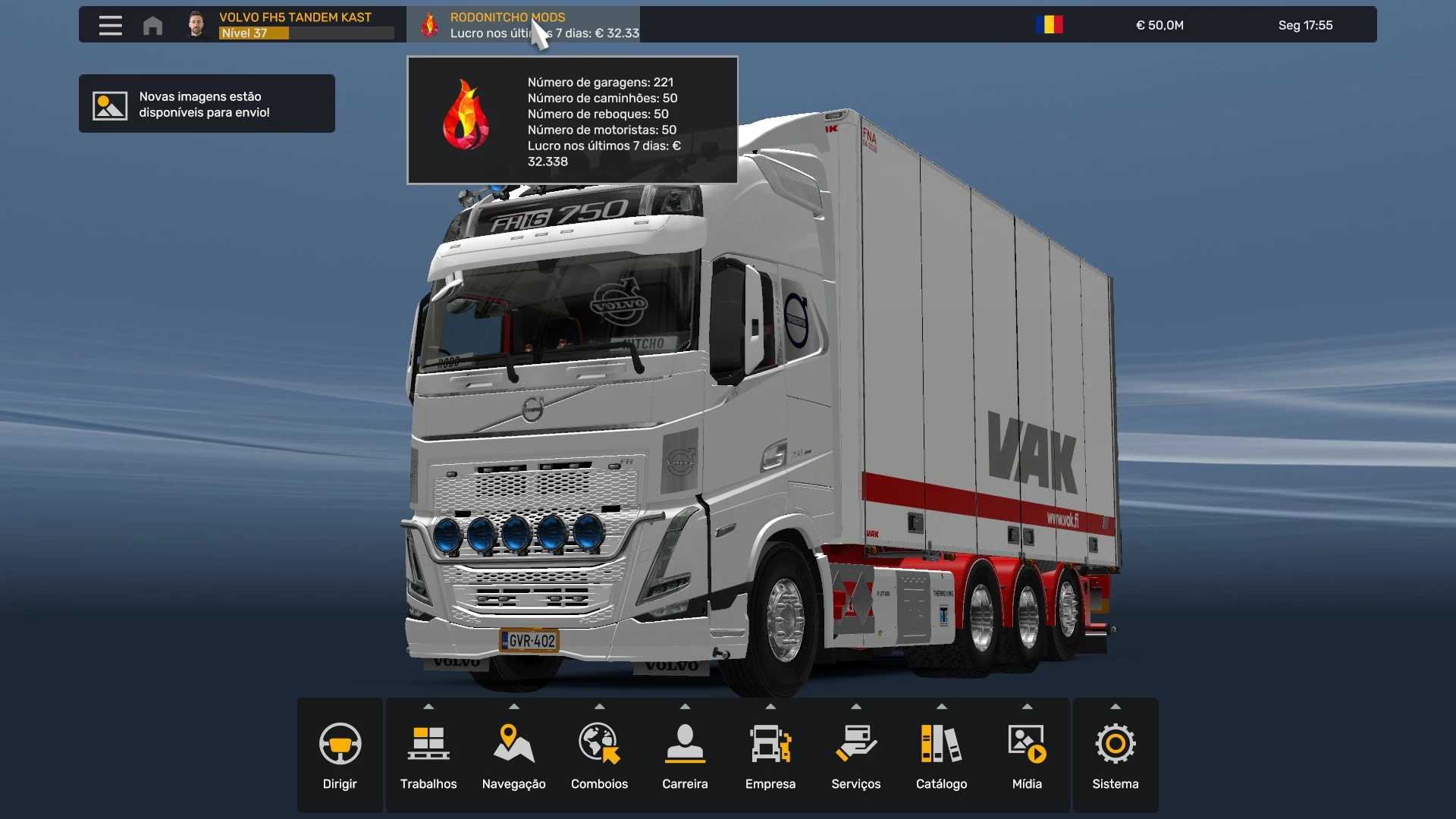Open the Rodonitcho Mods company panel
Screen dimensions: 1456x819
point(523,24)
